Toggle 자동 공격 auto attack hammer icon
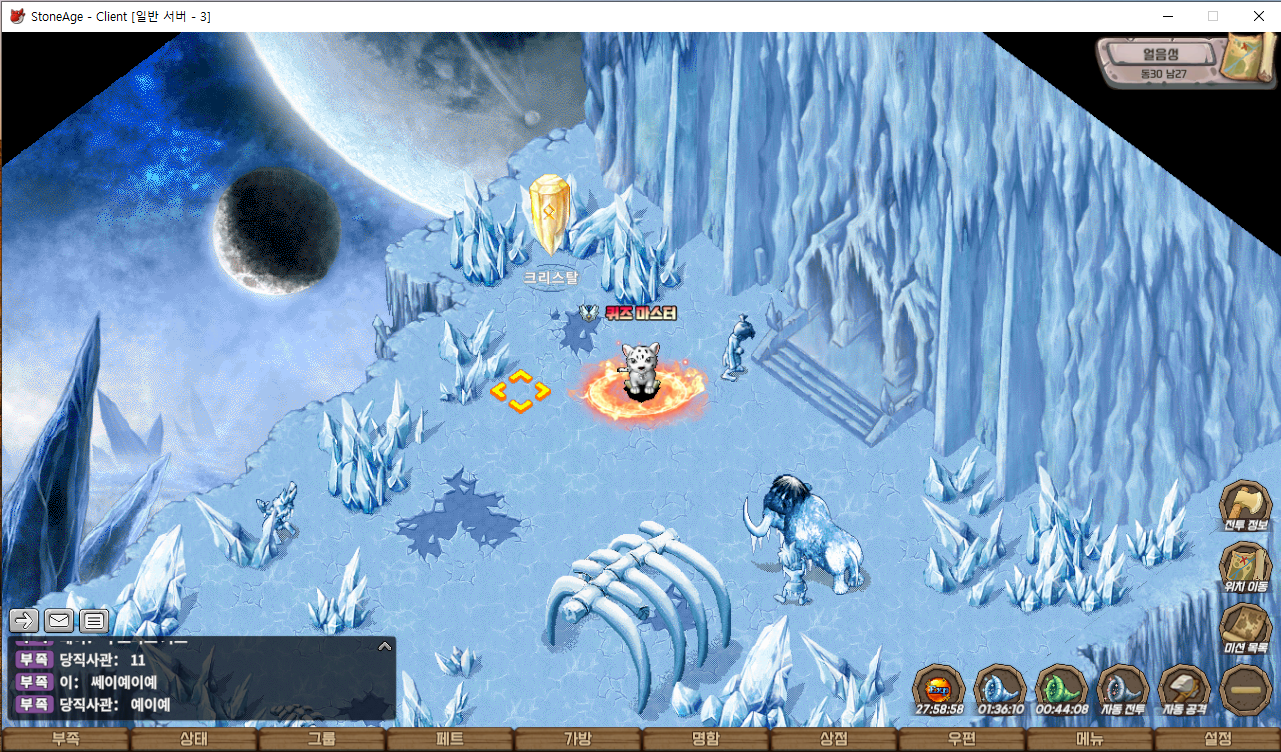Screen dimensions: 1281x752 pyautogui.click(x=1184, y=688)
